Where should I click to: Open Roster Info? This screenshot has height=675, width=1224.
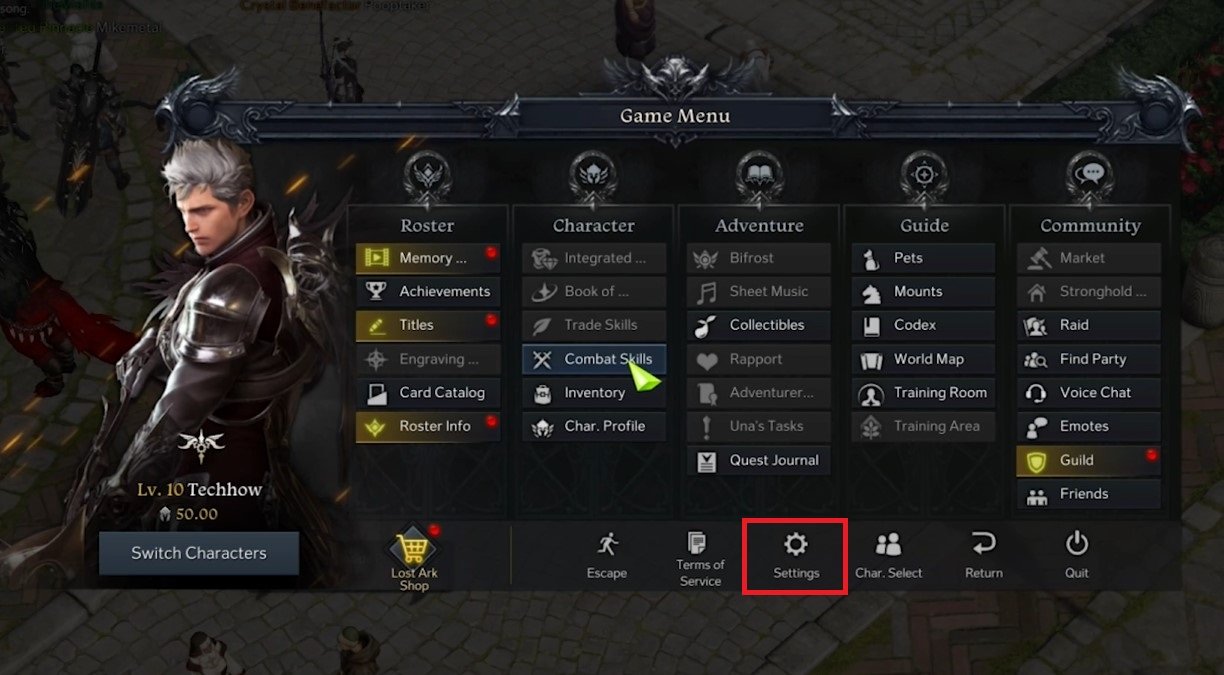(x=428, y=426)
